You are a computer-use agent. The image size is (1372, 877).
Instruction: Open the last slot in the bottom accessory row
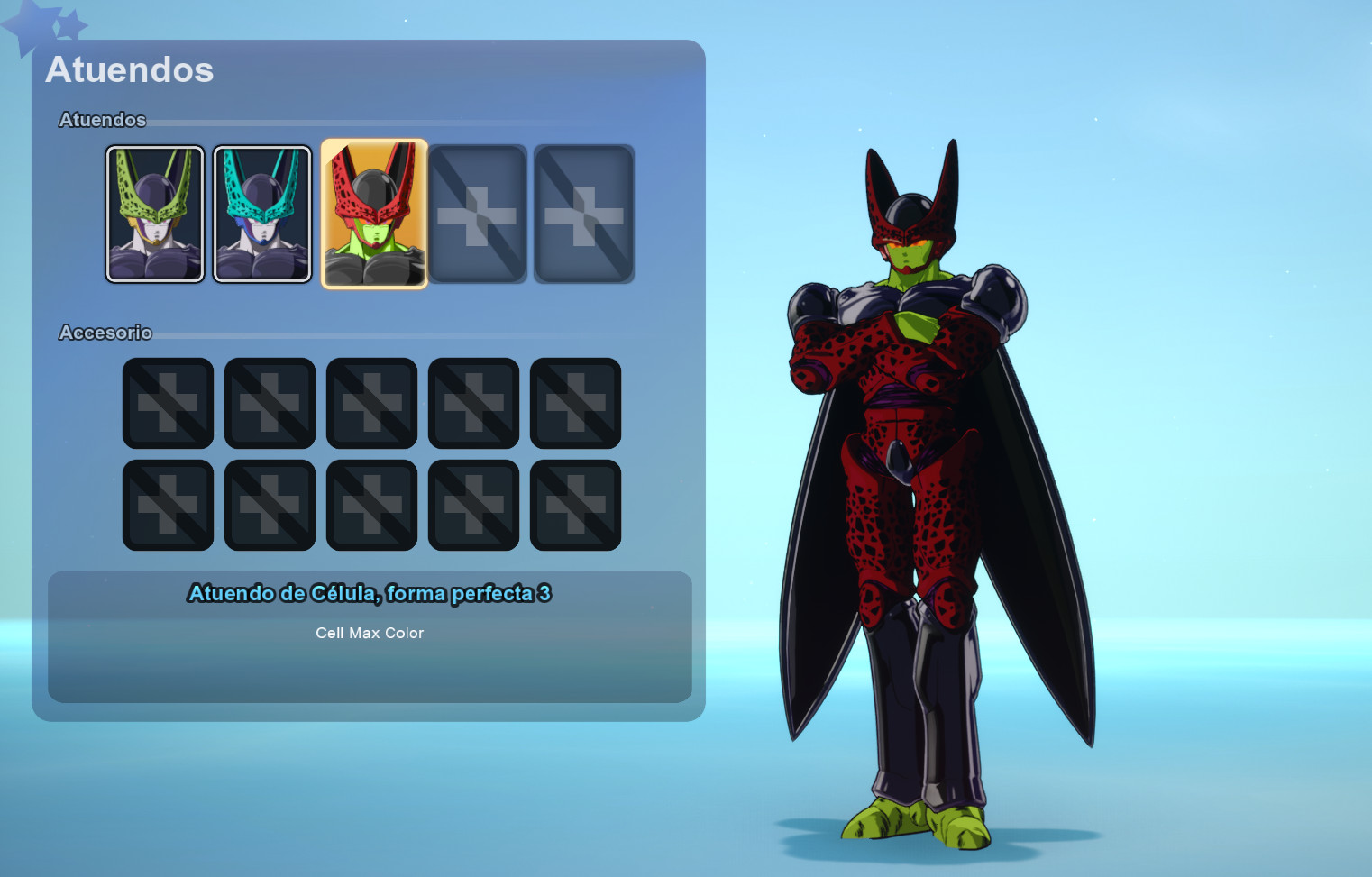(575, 504)
